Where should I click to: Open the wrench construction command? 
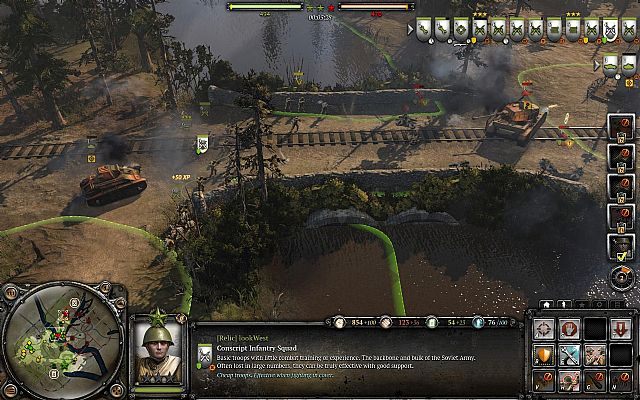tap(569, 354)
